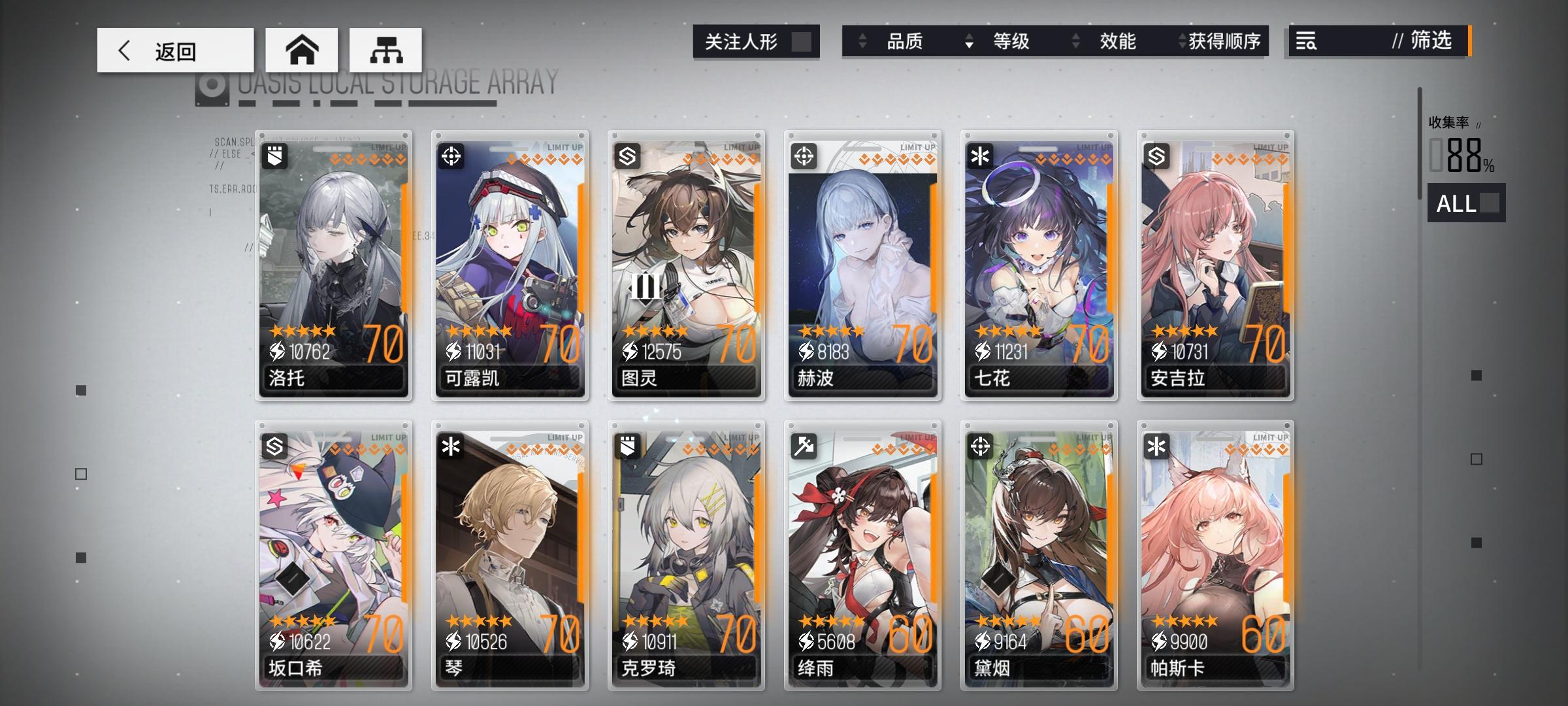This screenshot has width=1568, height=706.
Task: Click the snowflake class icon on 七花's card
Action: tap(980, 157)
